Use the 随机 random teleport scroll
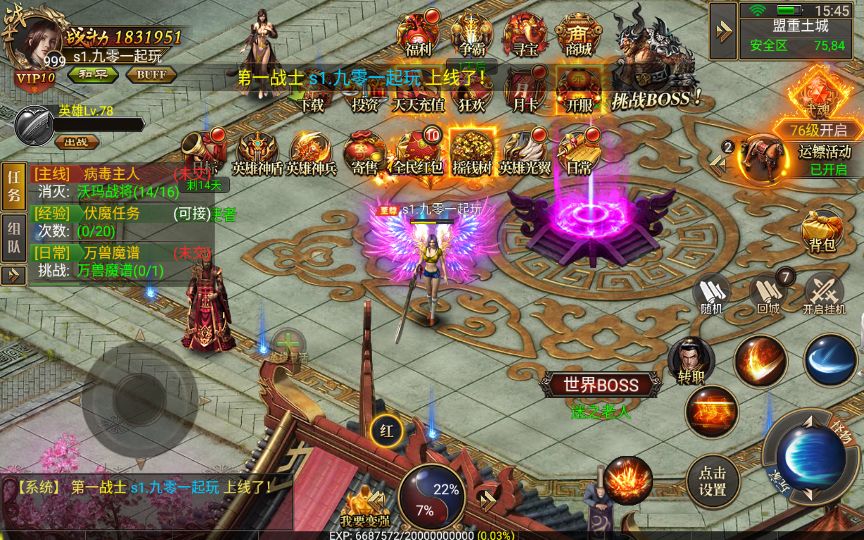Screen dimensions: 864x540 713,294
